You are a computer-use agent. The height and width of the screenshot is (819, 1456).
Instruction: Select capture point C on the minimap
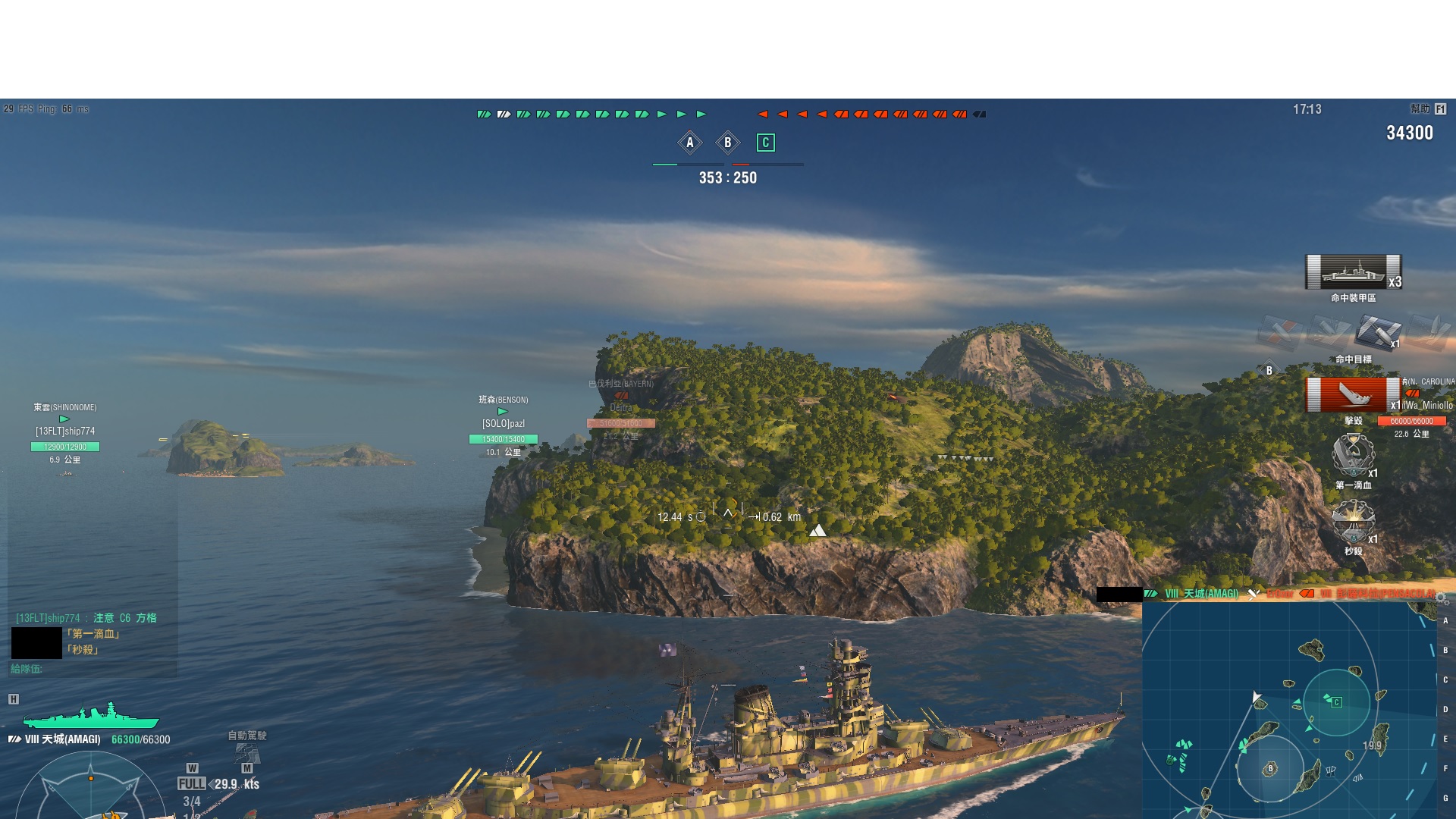tap(1336, 702)
